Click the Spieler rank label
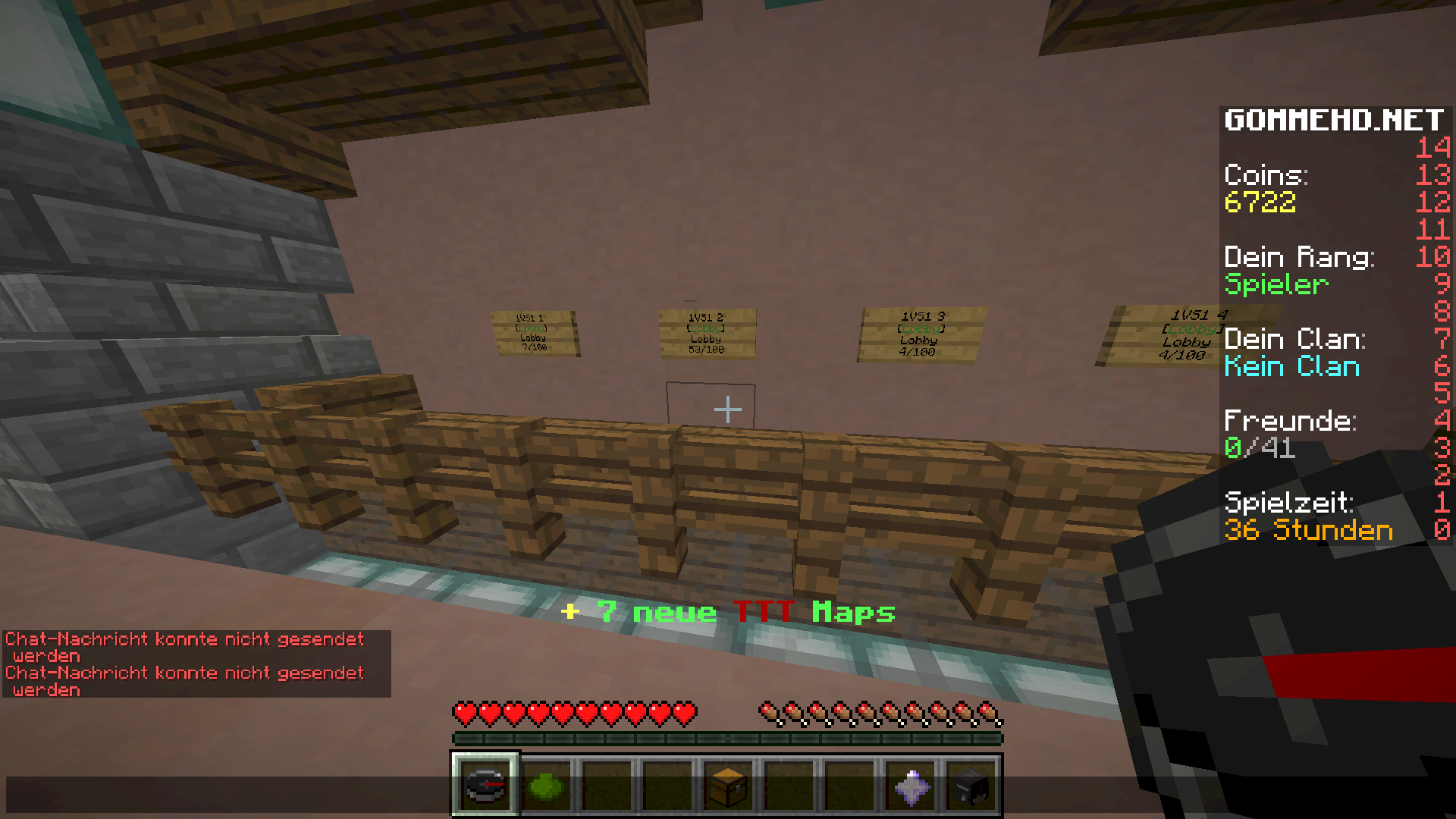1456x819 pixels. (x=1277, y=285)
